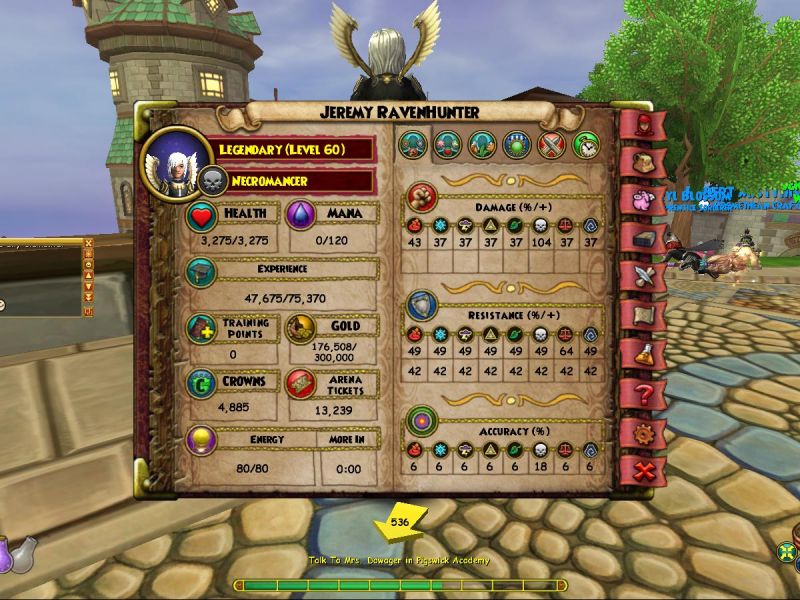
Task: Click the red fist Damage icon
Action: click(424, 193)
